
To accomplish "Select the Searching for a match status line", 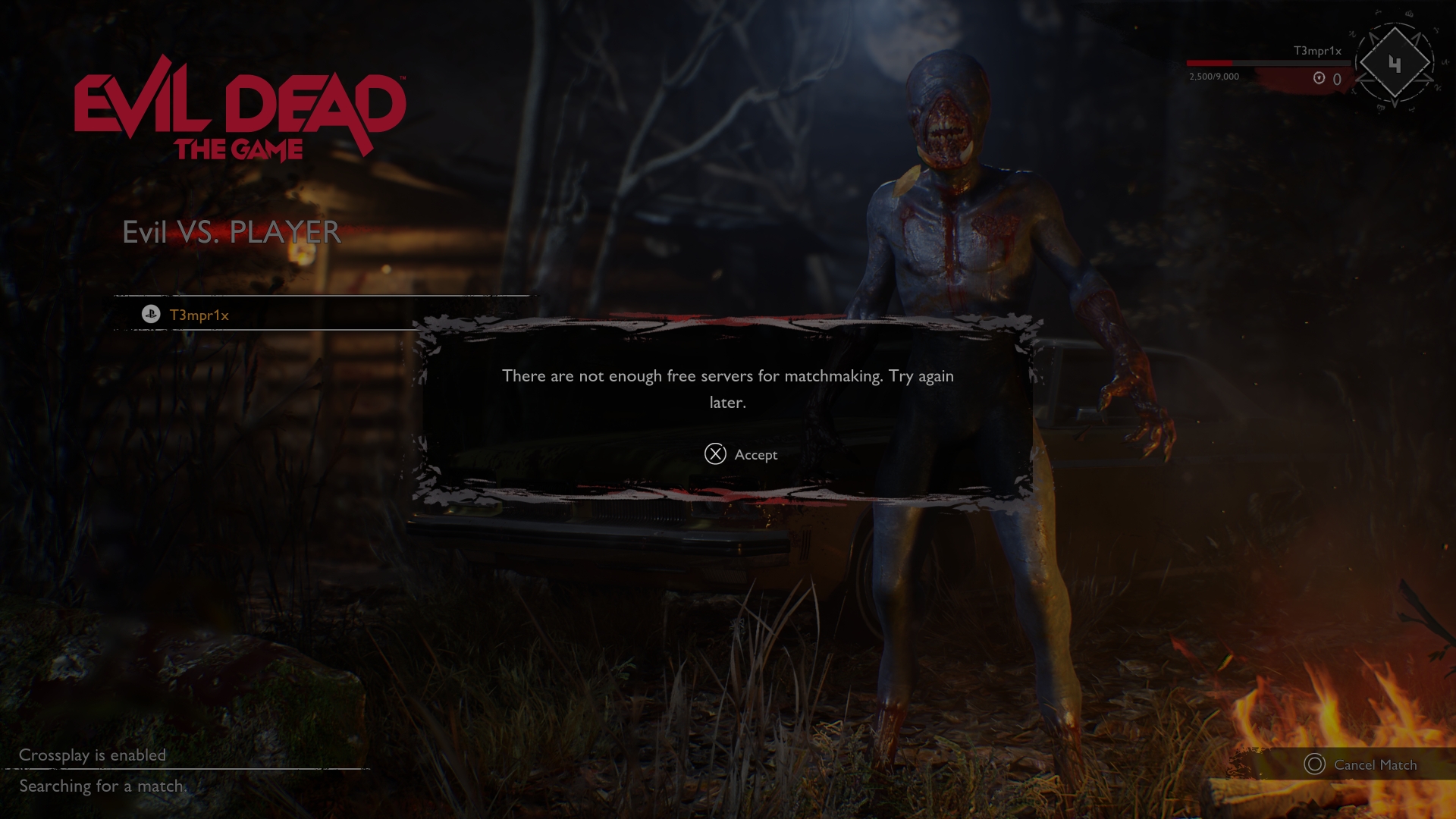I will pos(104,787).
